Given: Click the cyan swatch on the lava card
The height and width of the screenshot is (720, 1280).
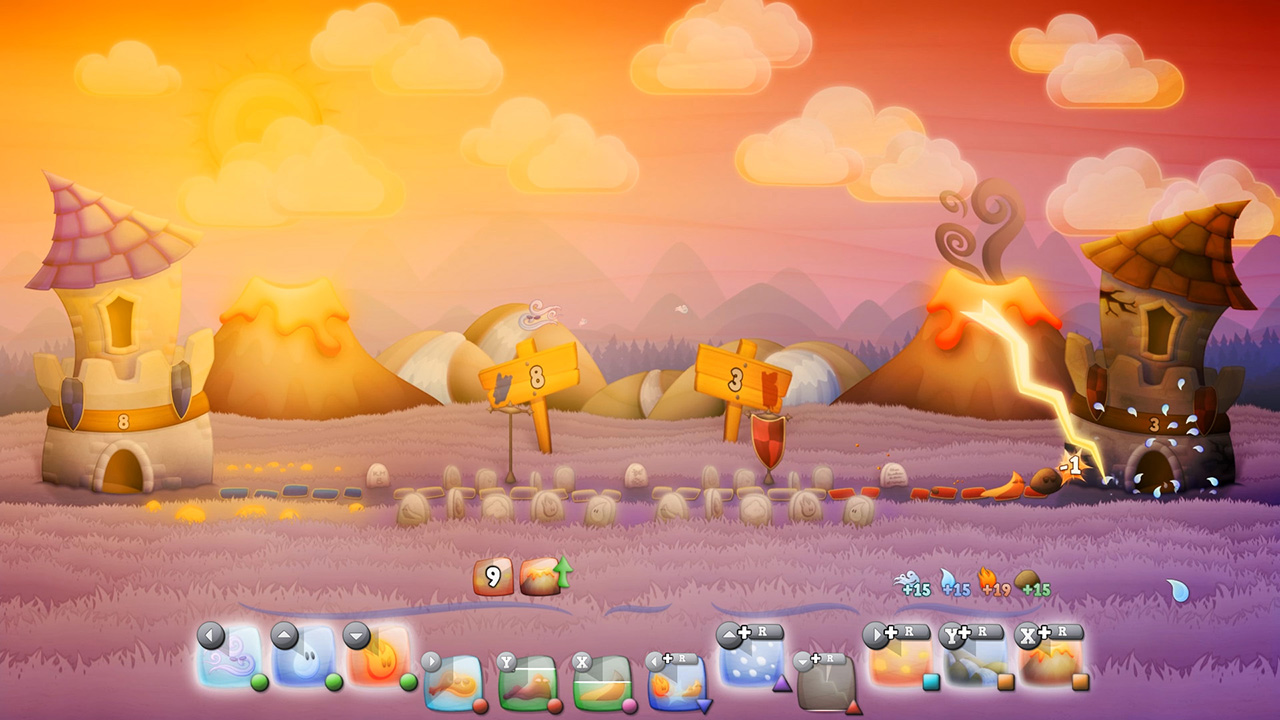Looking at the screenshot, I should click(x=930, y=681).
